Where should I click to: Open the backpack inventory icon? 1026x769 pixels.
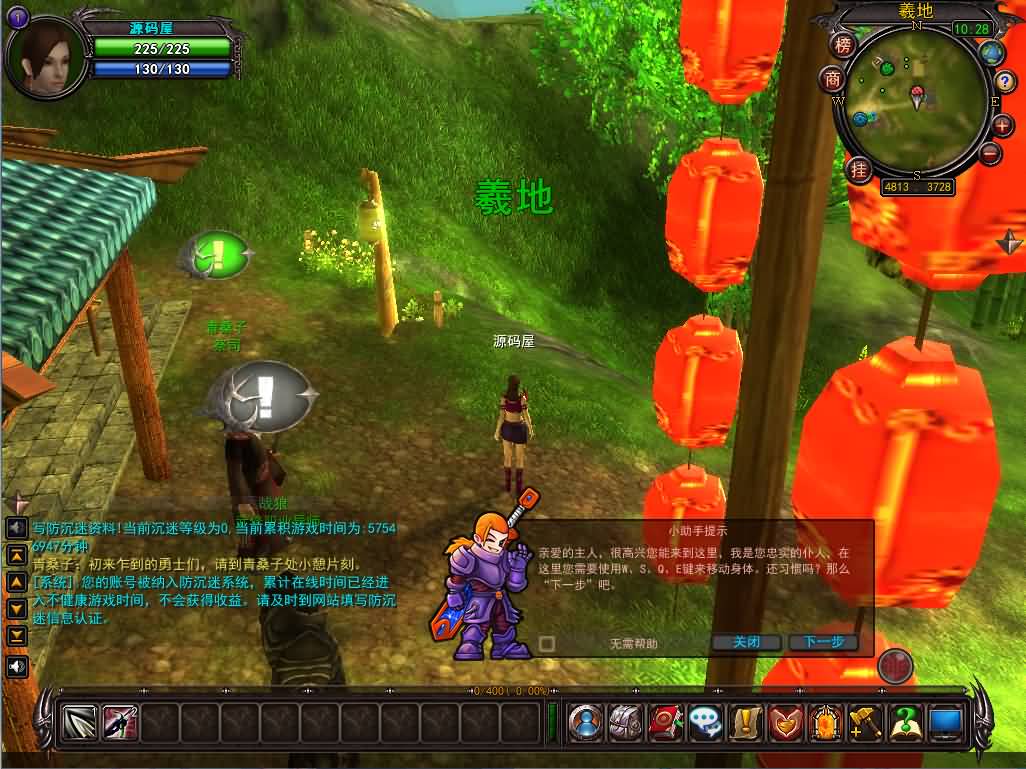(626, 722)
